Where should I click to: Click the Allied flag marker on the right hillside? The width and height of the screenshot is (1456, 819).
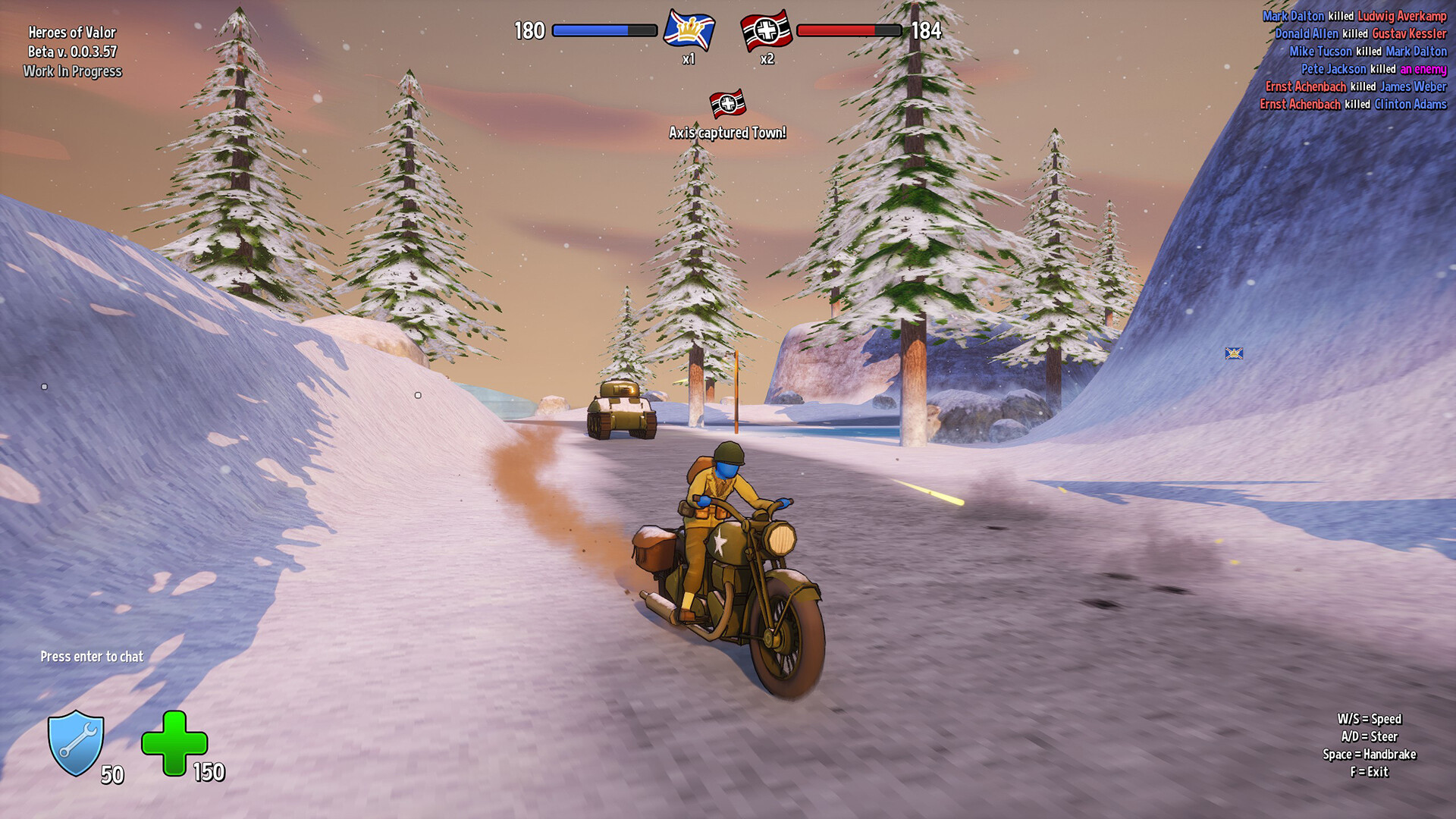click(x=1235, y=353)
